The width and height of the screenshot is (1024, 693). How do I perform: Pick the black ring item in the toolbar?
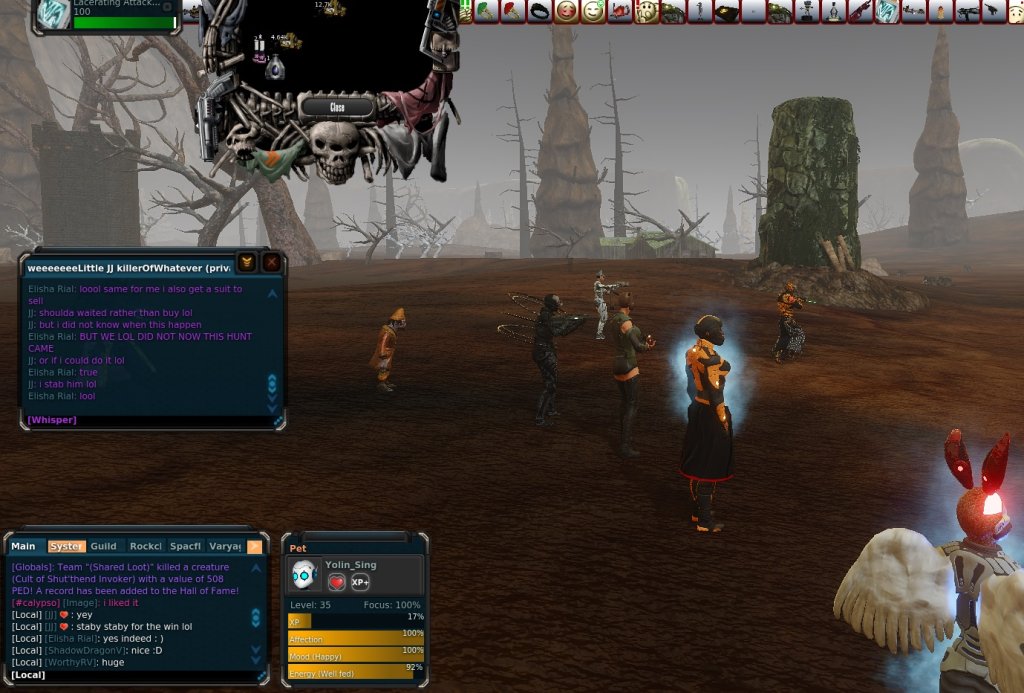[x=540, y=12]
